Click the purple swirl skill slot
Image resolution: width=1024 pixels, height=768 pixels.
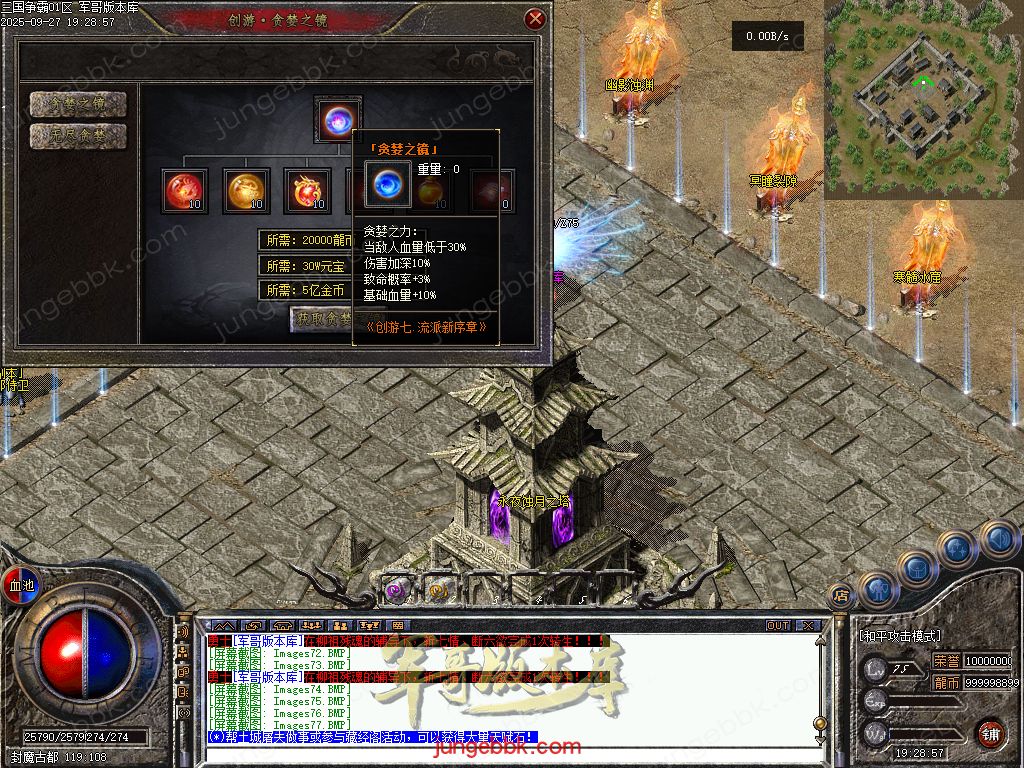(396, 591)
